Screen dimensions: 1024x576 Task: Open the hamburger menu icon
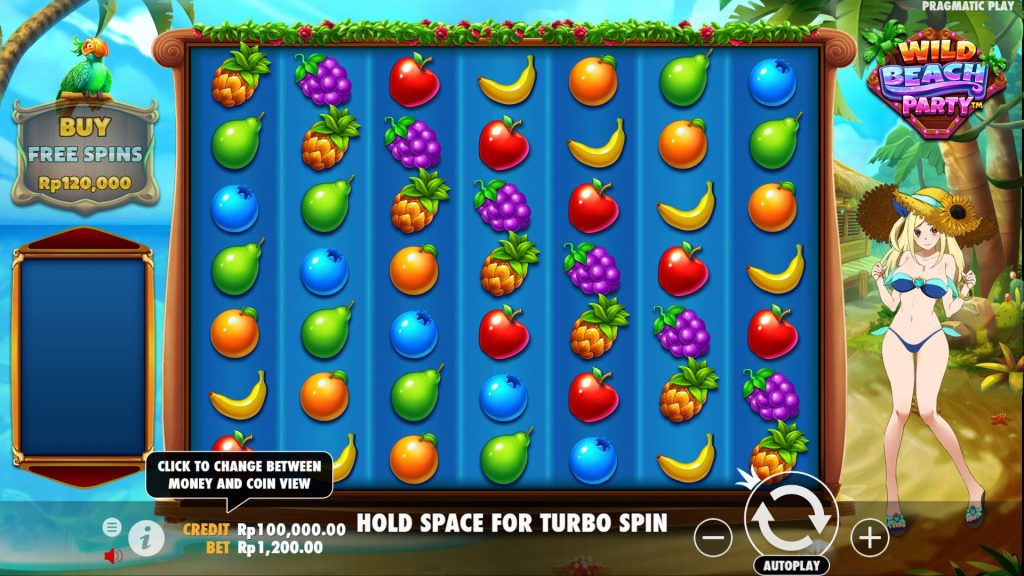112,527
